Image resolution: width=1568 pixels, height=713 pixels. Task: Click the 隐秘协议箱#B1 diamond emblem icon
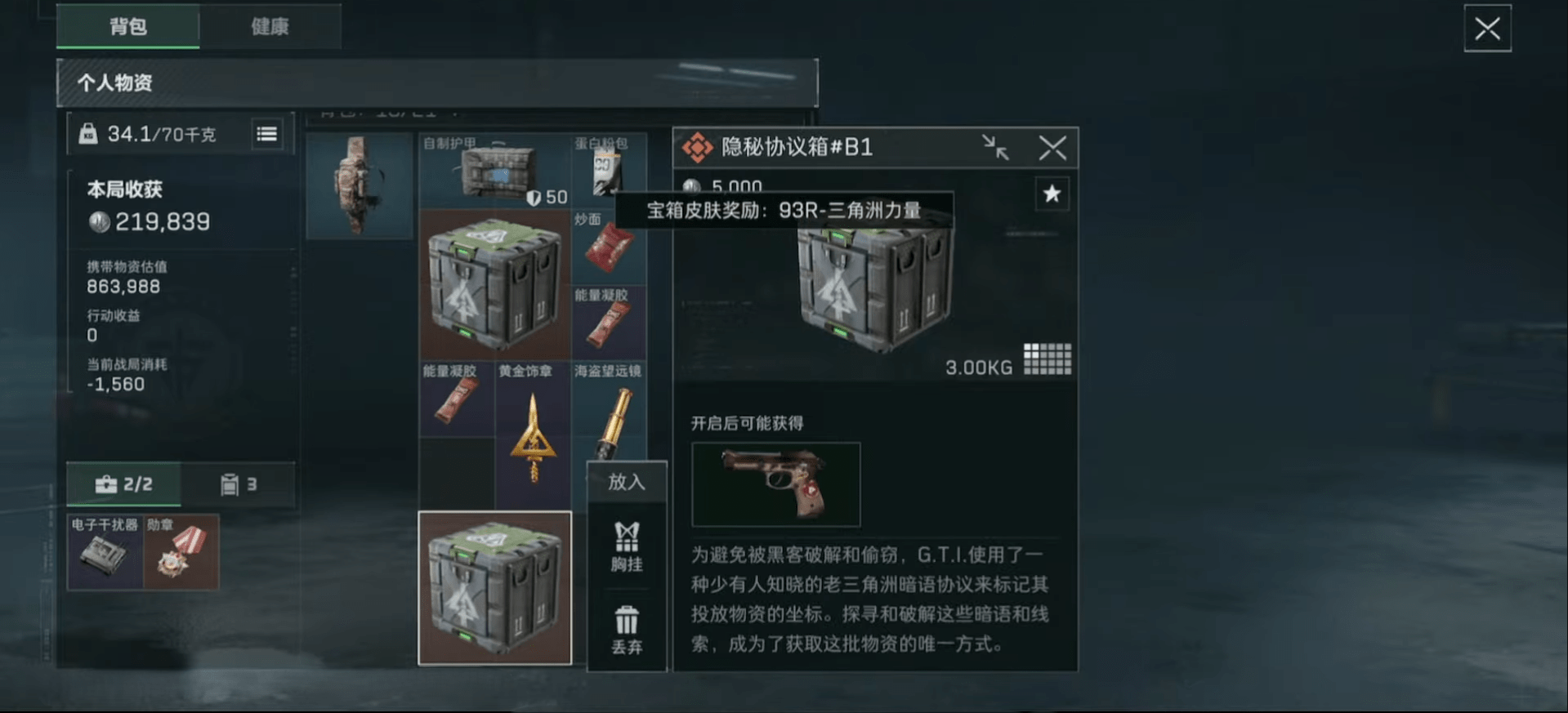pos(699,147)
